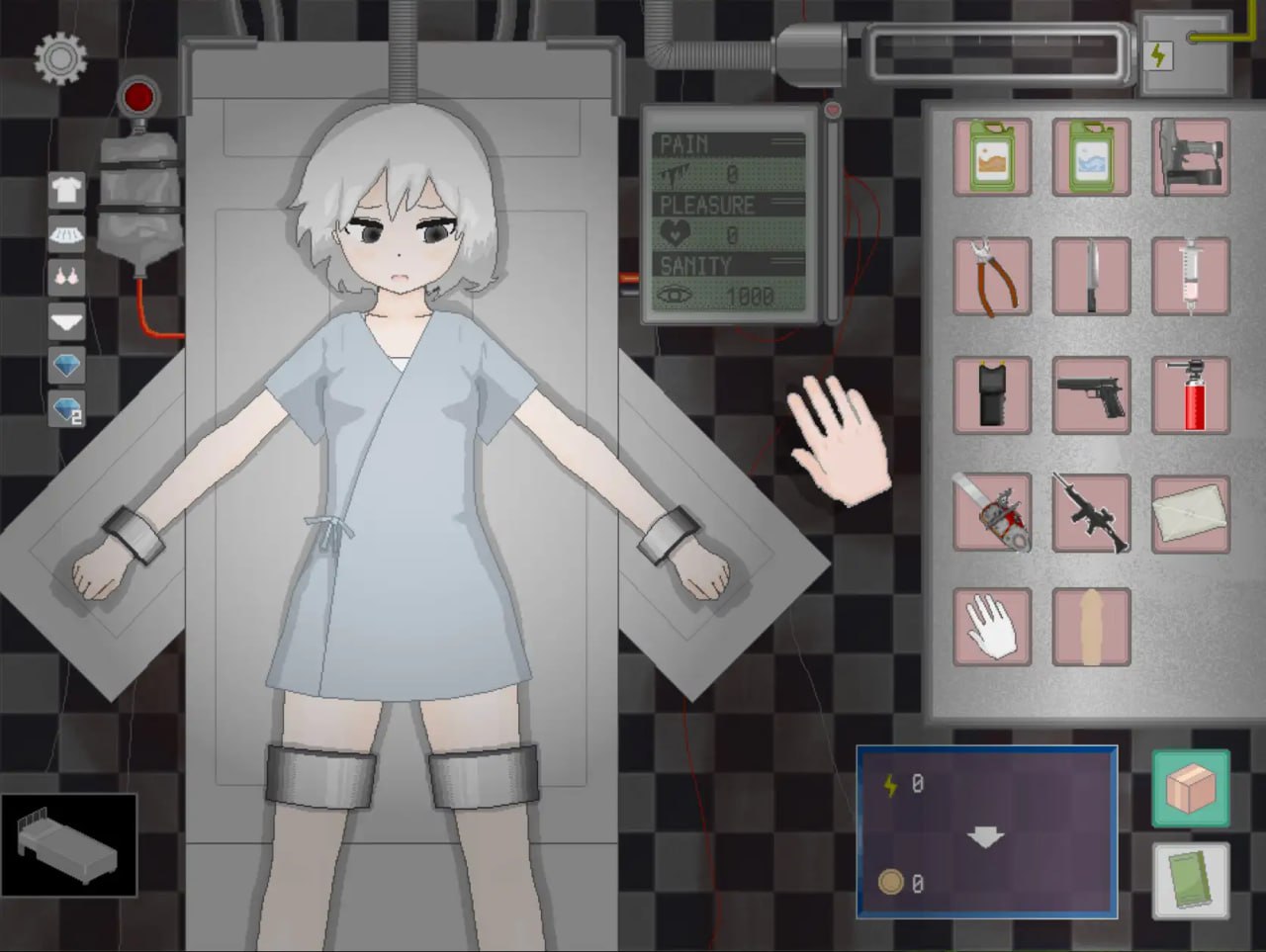Toggle the skirt clothing item

point(65,232)
